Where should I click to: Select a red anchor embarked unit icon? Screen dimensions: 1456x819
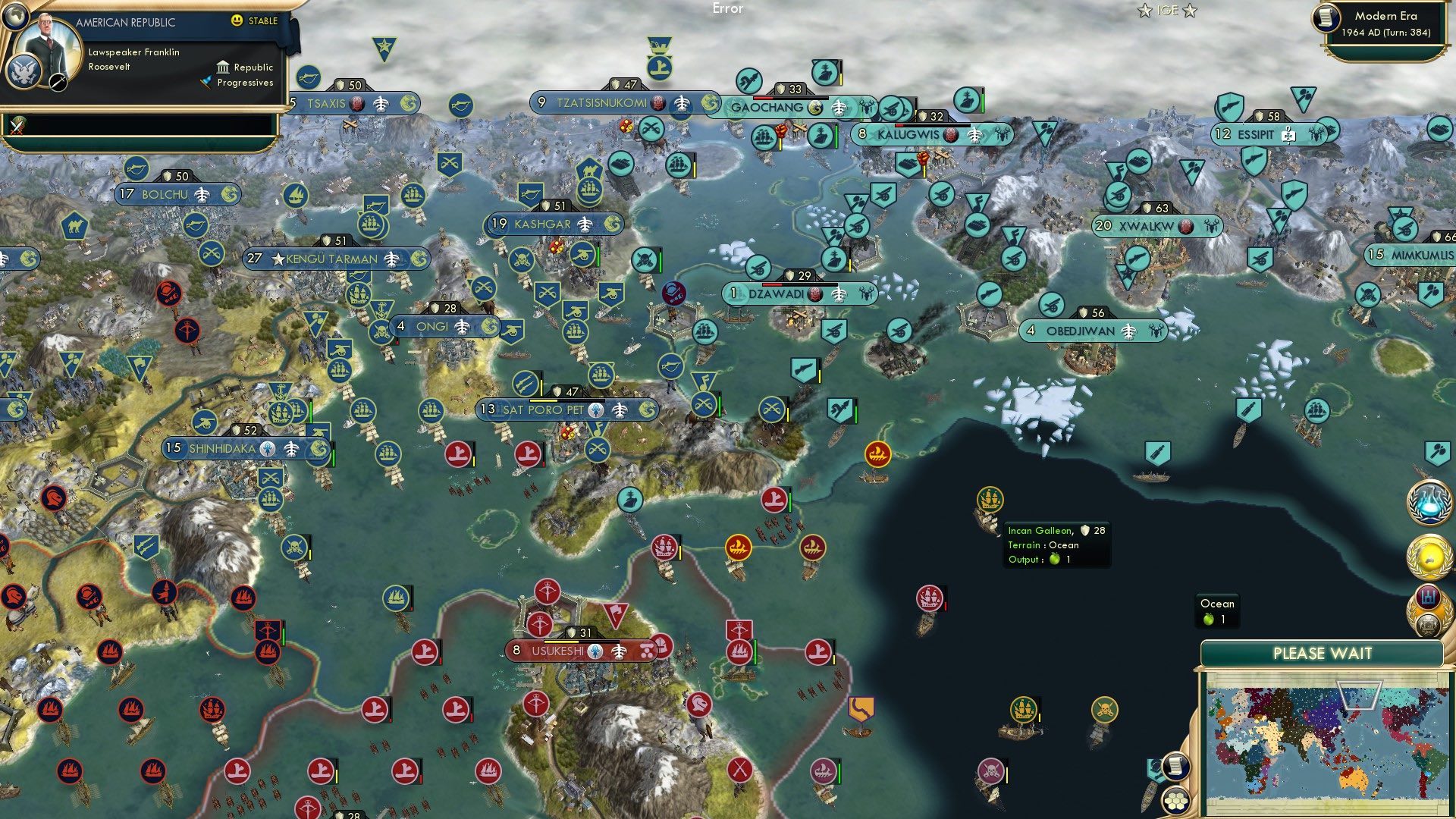(x=457, y=455)
